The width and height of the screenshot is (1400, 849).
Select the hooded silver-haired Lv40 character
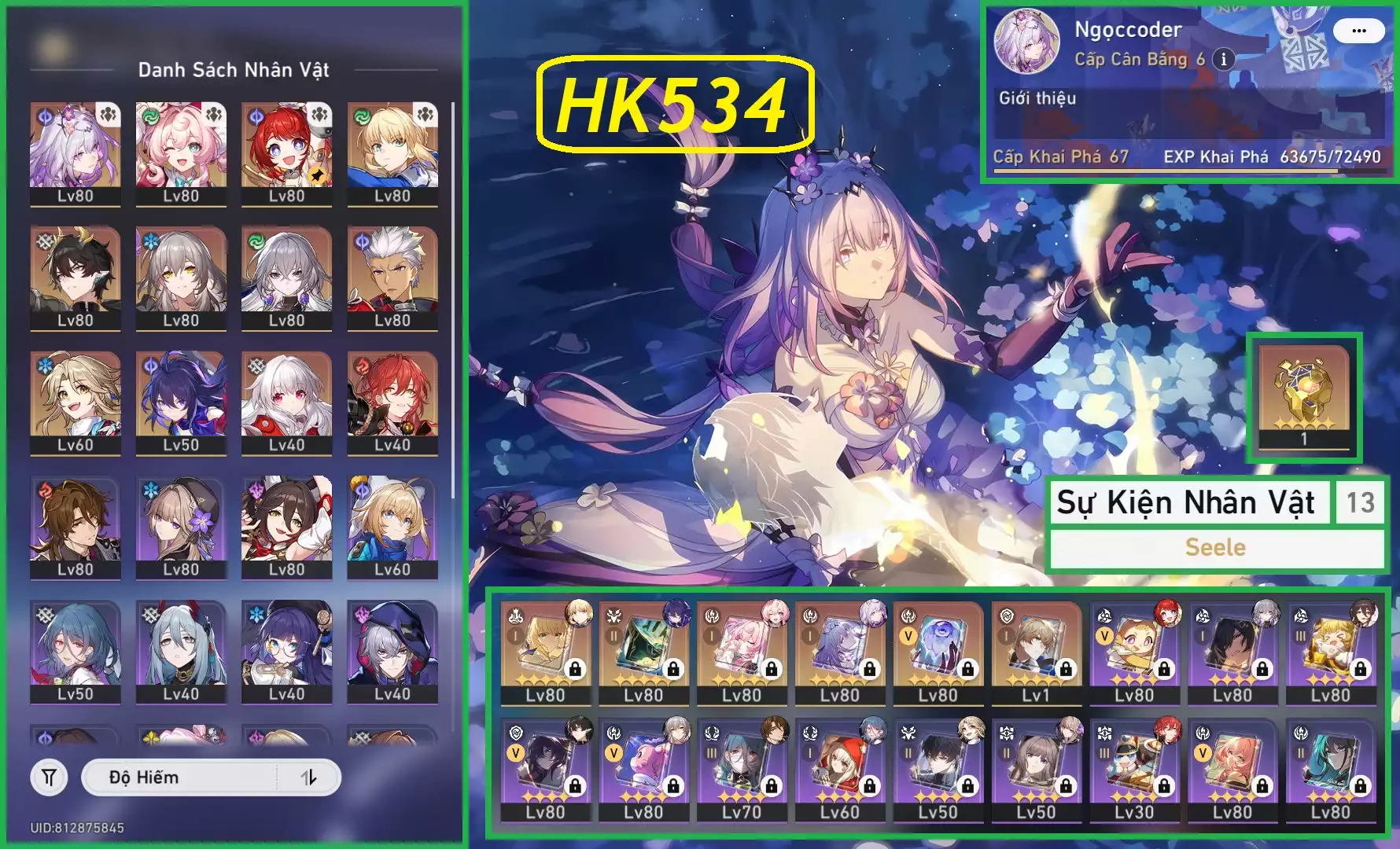(x=392, y=650)
